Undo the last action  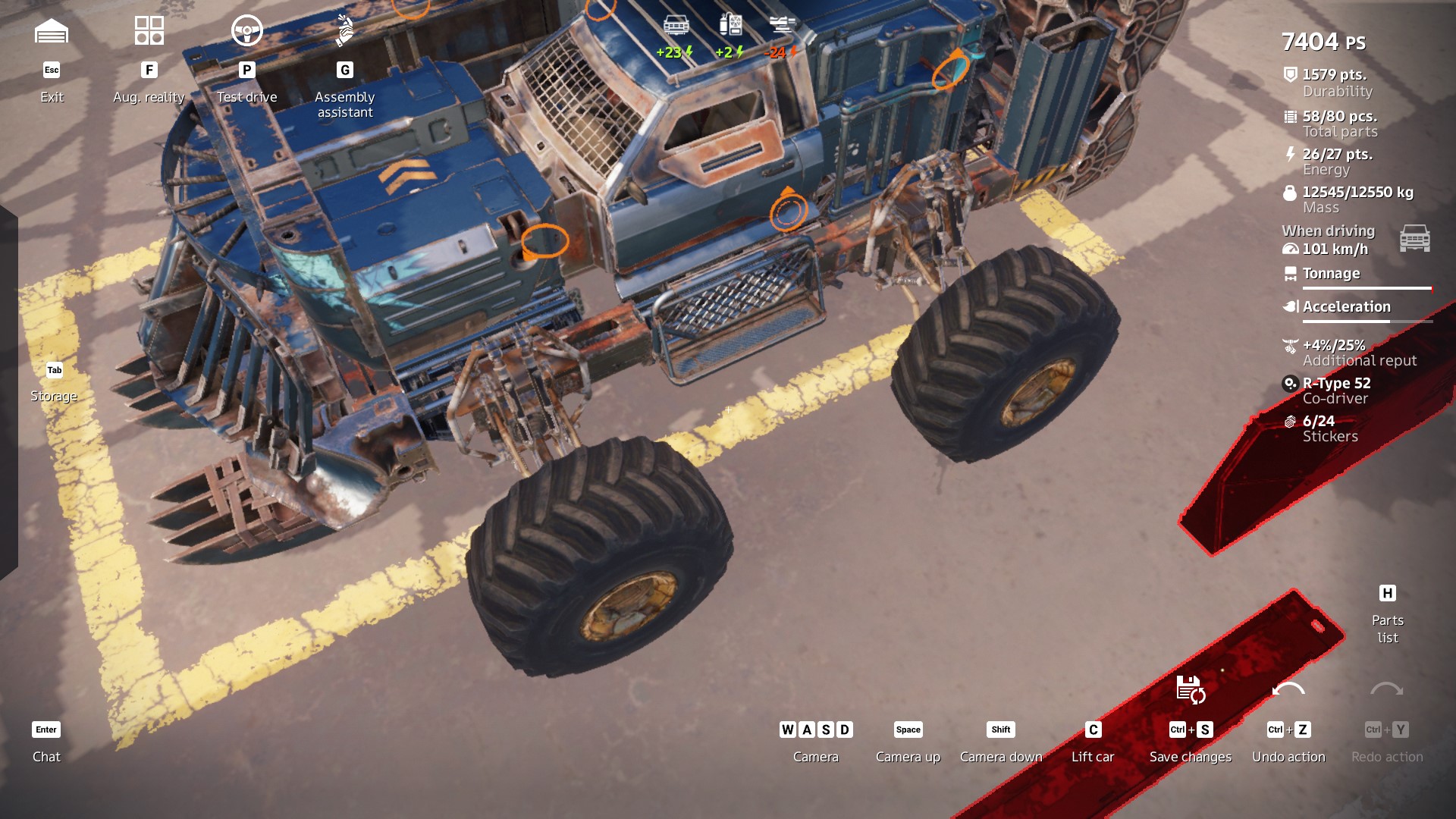pos(1288,690)
